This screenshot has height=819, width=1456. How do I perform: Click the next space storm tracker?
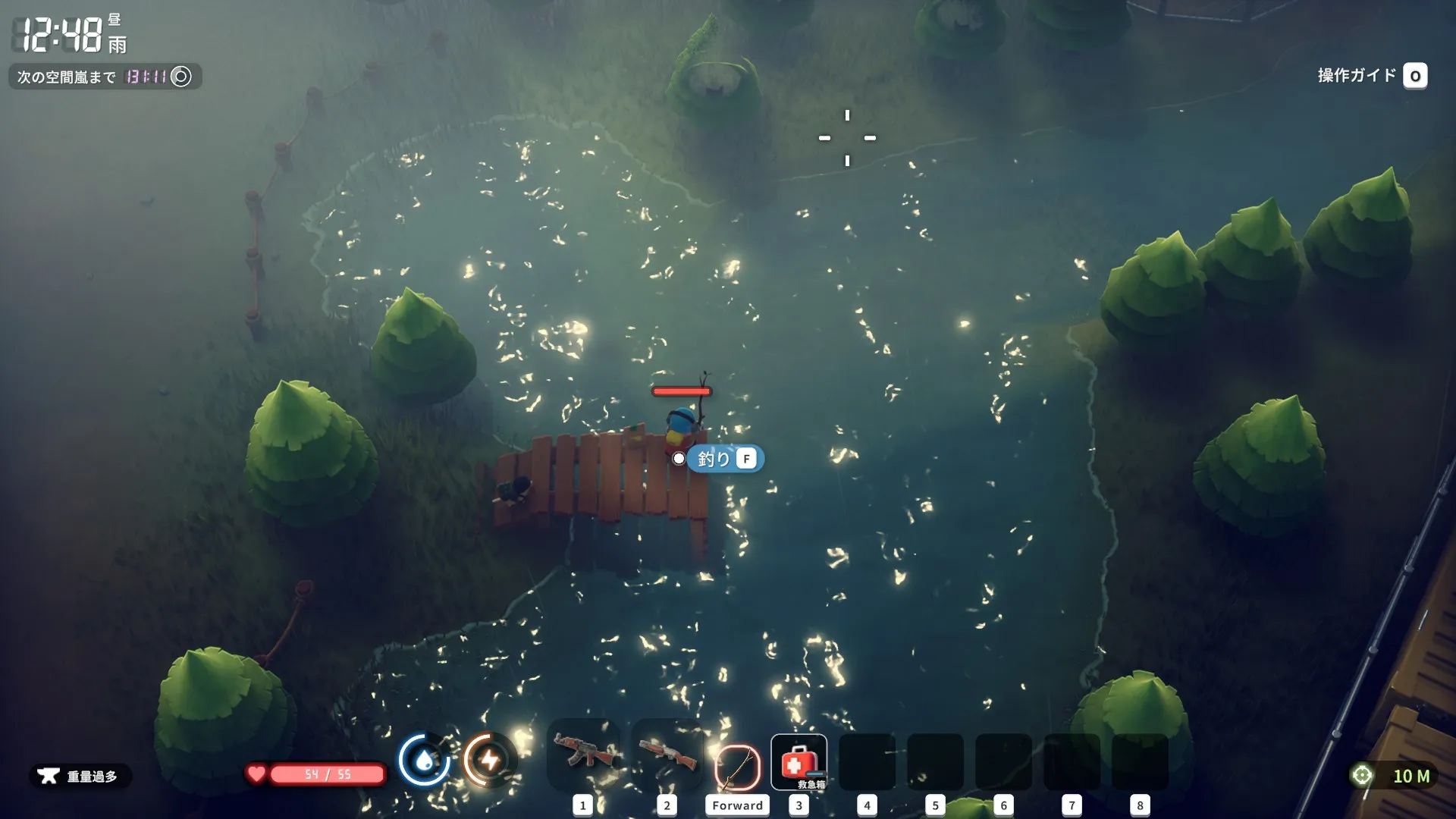[105, 77]
